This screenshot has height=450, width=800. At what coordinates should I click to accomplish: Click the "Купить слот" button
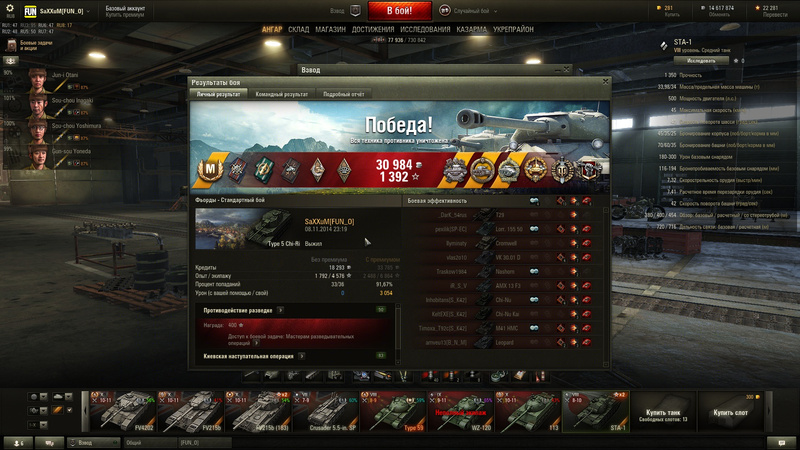(x=731, y=412)
